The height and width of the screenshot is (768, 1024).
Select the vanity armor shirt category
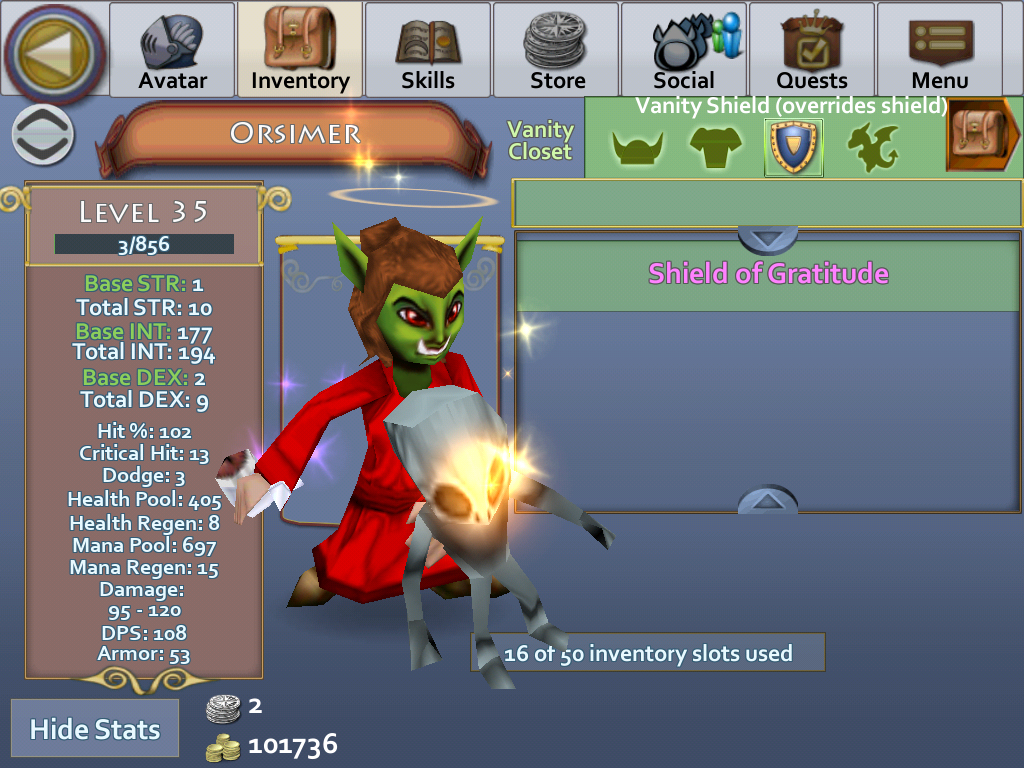[716, 149]
